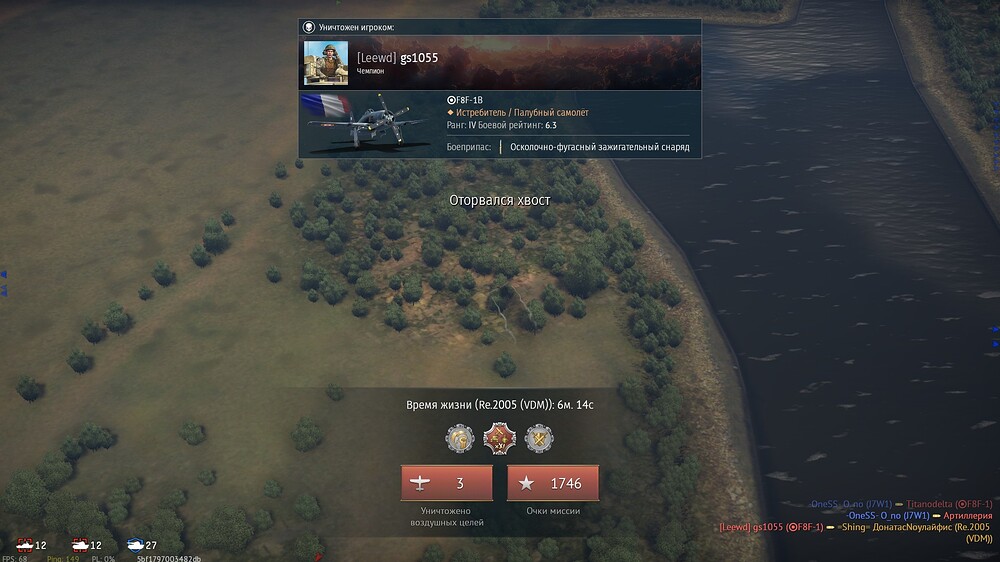The image size is (1000, 562).
Task: Inspect the silver helmet medal award
Action: click(459, 437)
